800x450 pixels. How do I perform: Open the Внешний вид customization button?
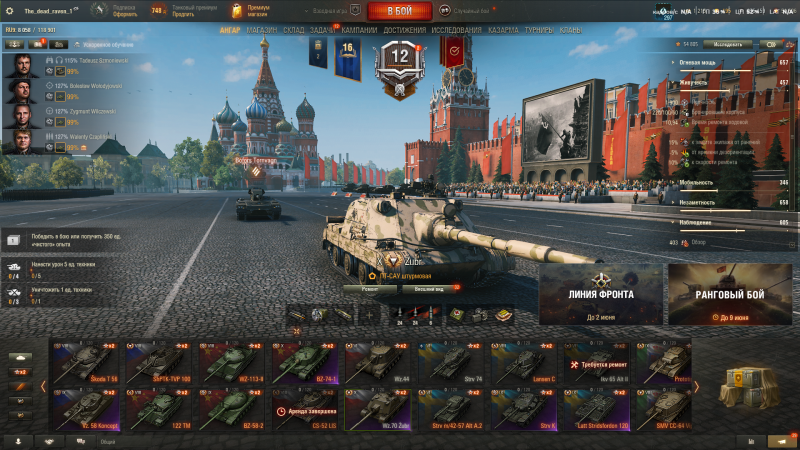coord(424,289)
